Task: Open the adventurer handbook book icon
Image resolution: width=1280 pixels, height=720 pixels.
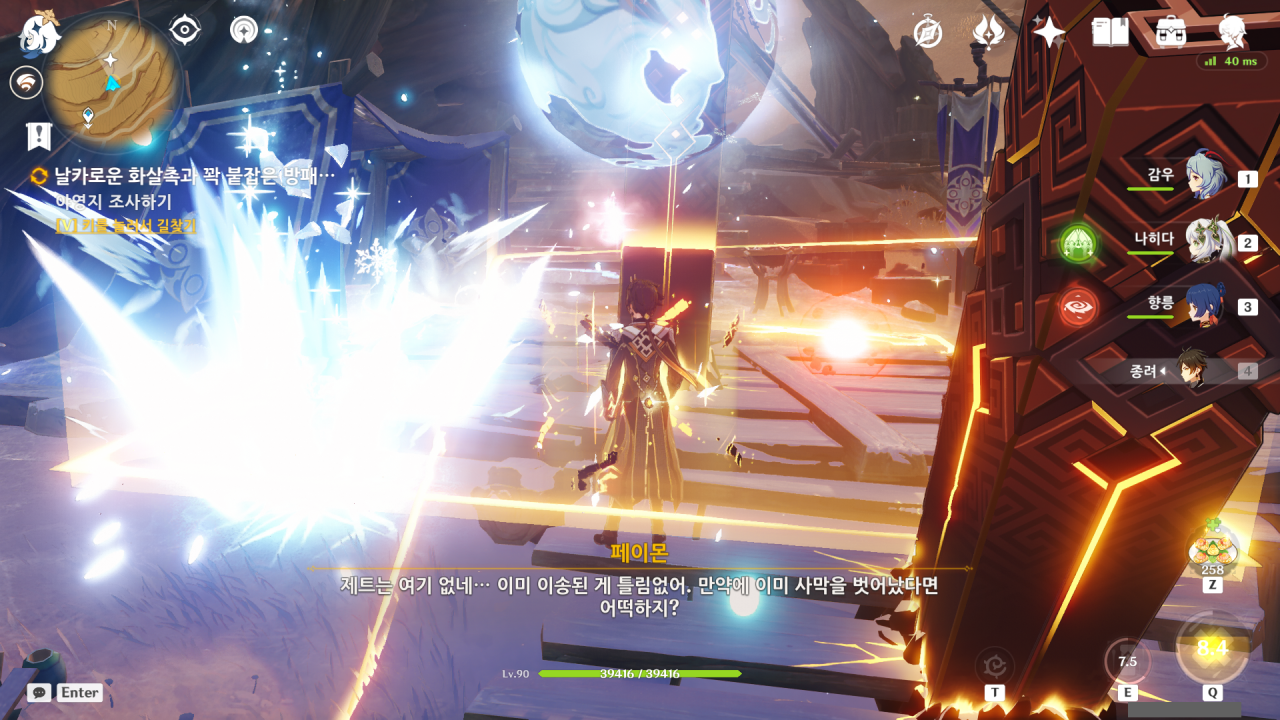Action: [1110, 33]
